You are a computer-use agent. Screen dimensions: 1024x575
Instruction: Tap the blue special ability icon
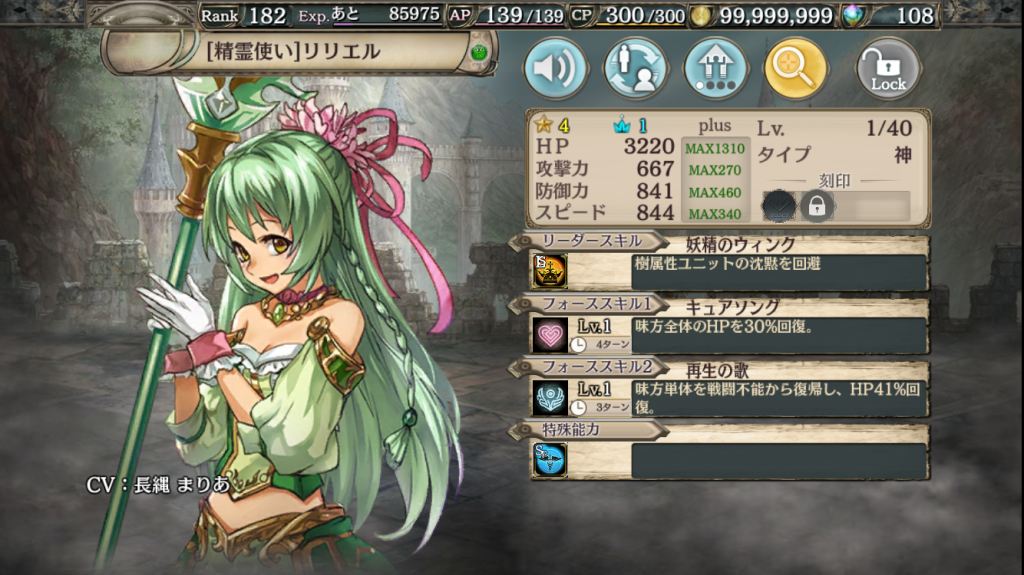click(549, 459)
